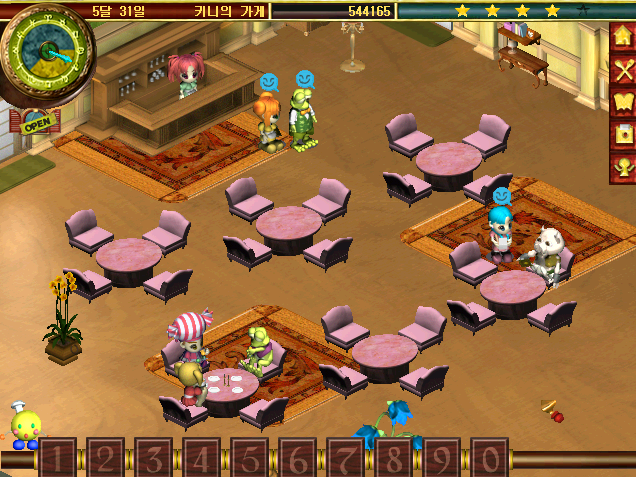The height and width of the screenshot is (477, 636).
Task: Select hotbar slot number 6
Action: click(x=297, y=458)
